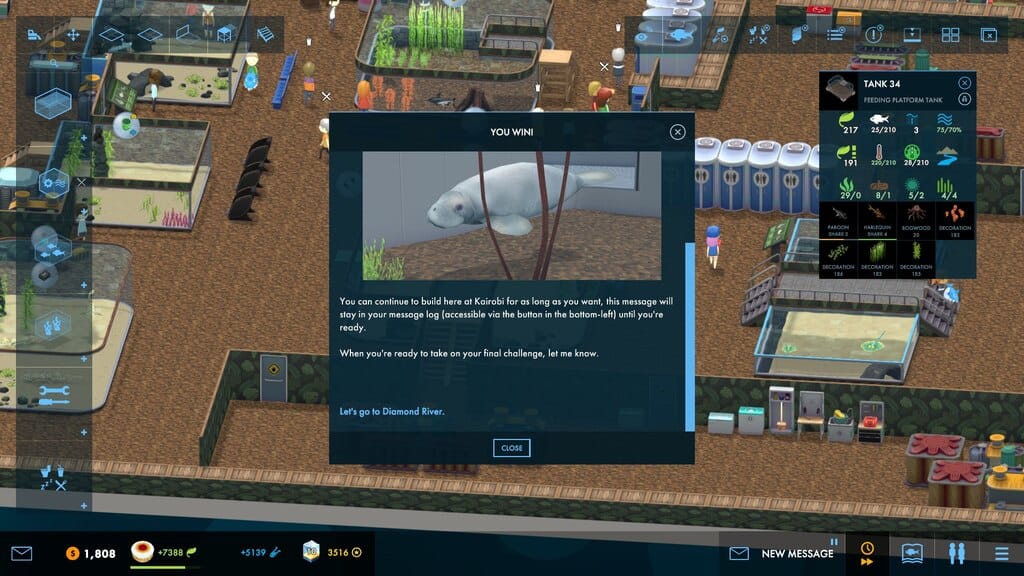The image size is (1024, 576).
Task: Open the staff and visitors icon
Action: [956, 552]
